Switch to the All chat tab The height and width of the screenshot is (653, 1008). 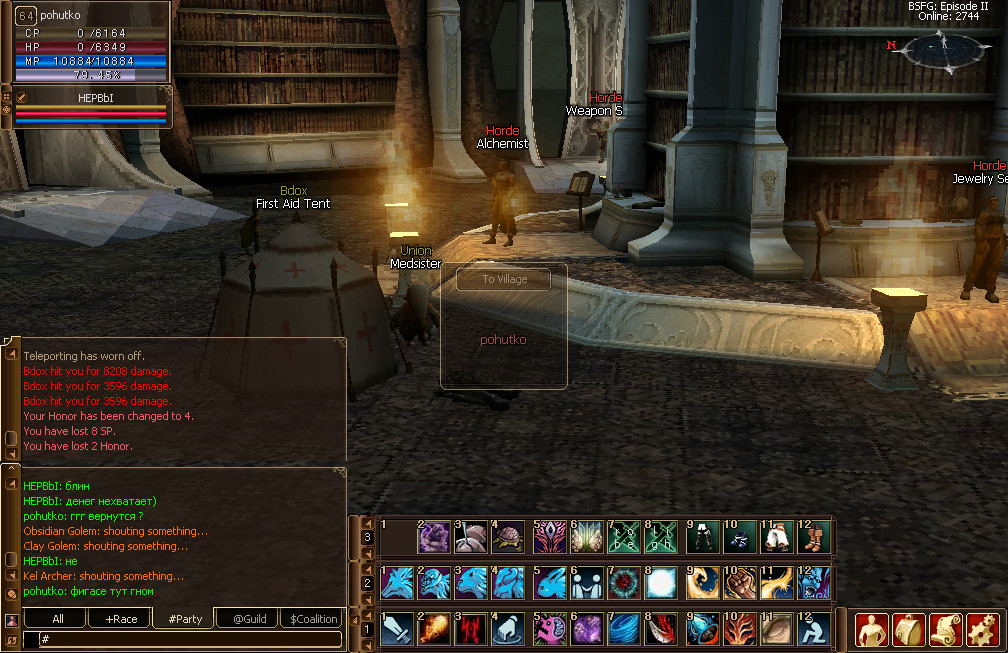click(57, 619)
